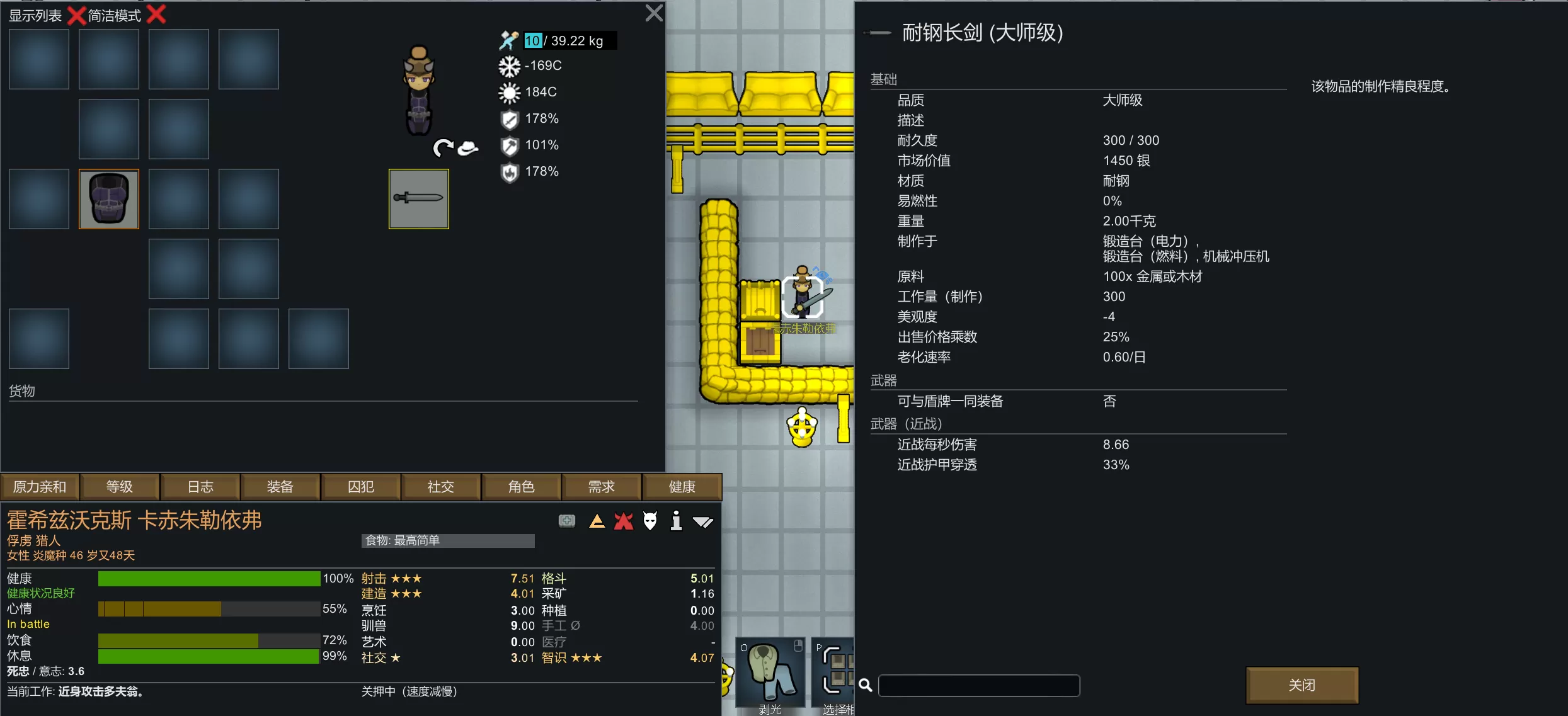Select the equipped longsword slot
Screen dimensions: 1568x716
click(x=418, y=198)
